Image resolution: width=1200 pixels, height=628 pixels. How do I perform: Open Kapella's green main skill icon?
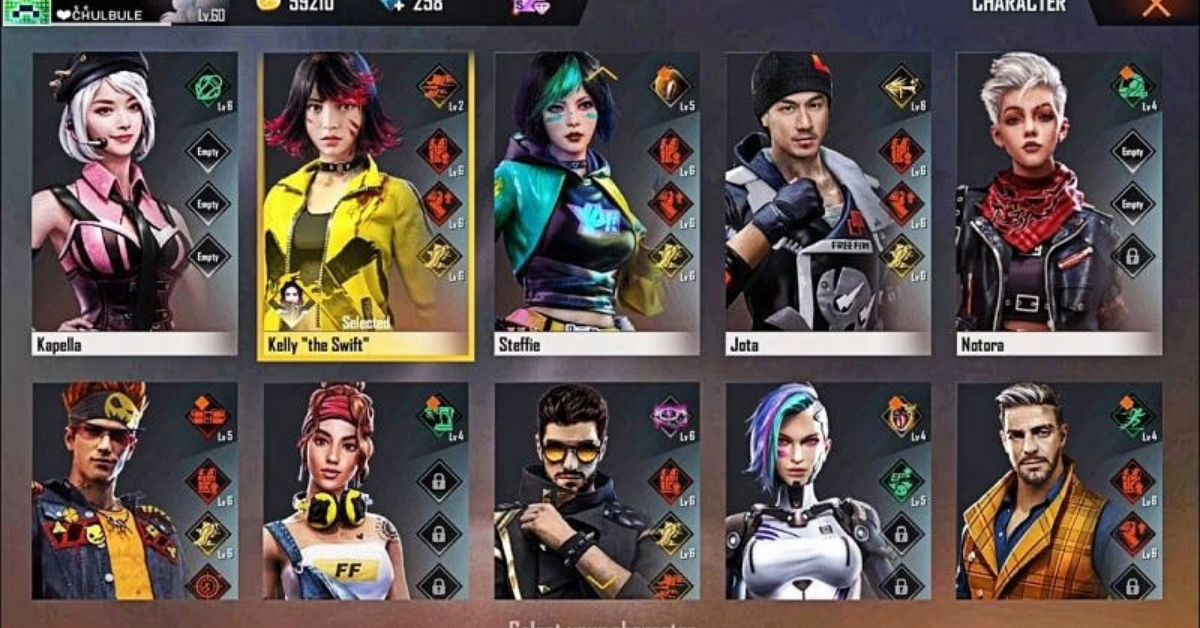208,86
